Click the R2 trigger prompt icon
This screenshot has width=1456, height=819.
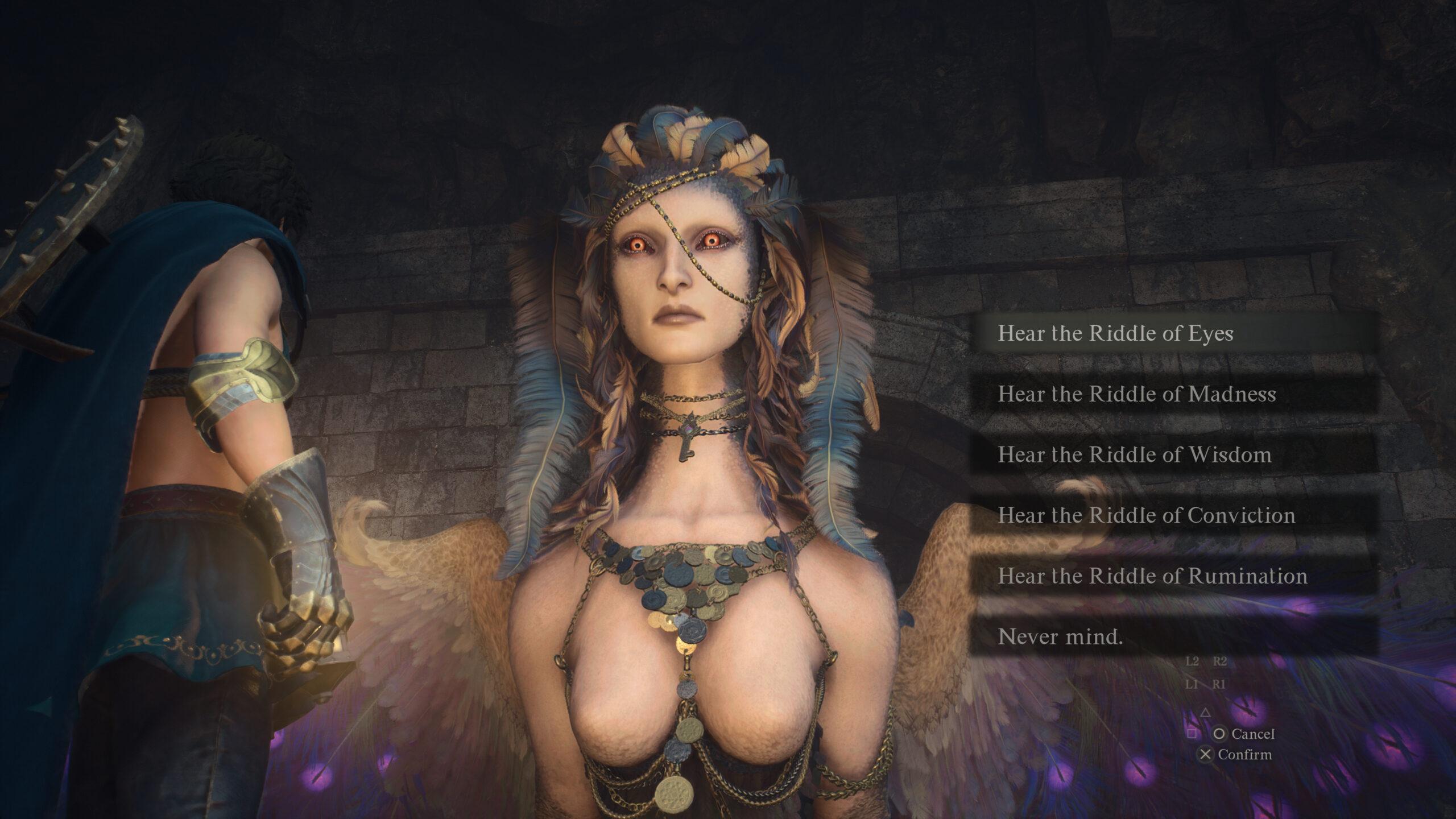pos(1219,661)
